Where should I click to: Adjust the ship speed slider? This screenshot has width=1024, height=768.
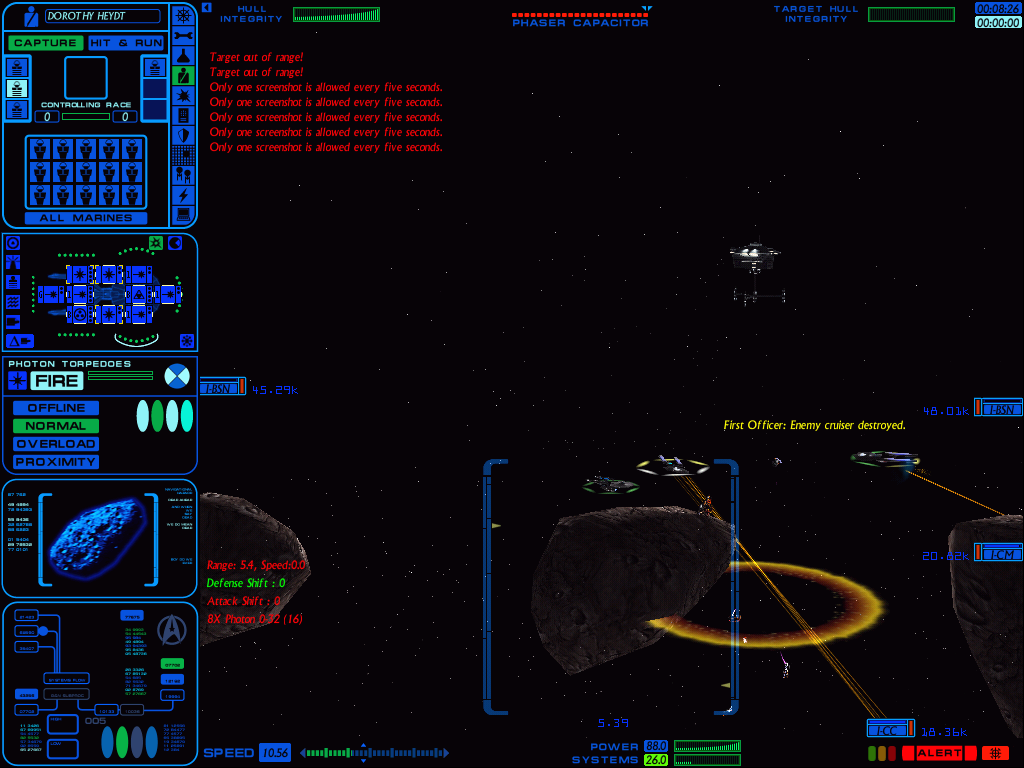coord(375,753)
